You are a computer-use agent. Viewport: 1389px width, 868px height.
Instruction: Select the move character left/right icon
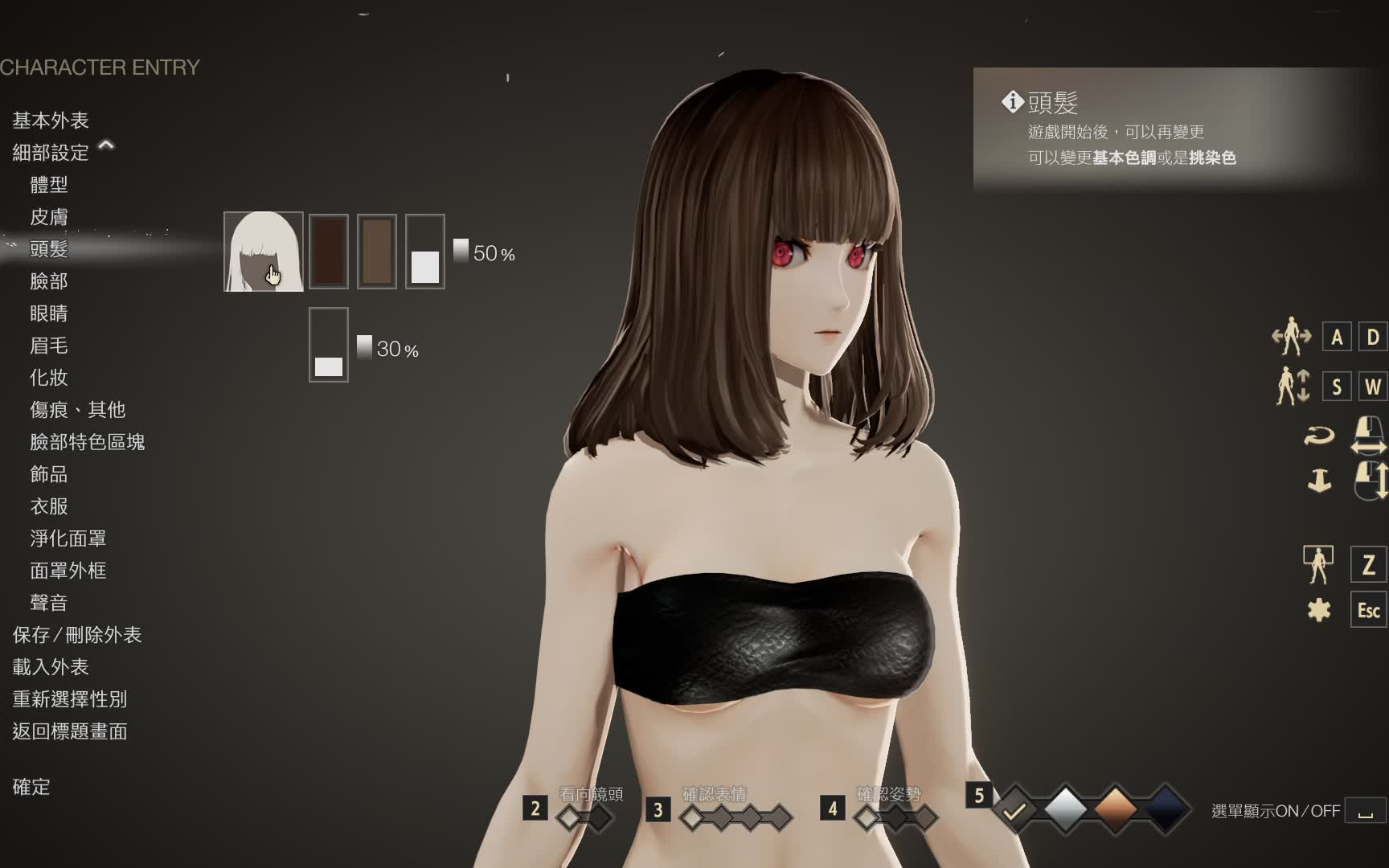point(1293,338)
